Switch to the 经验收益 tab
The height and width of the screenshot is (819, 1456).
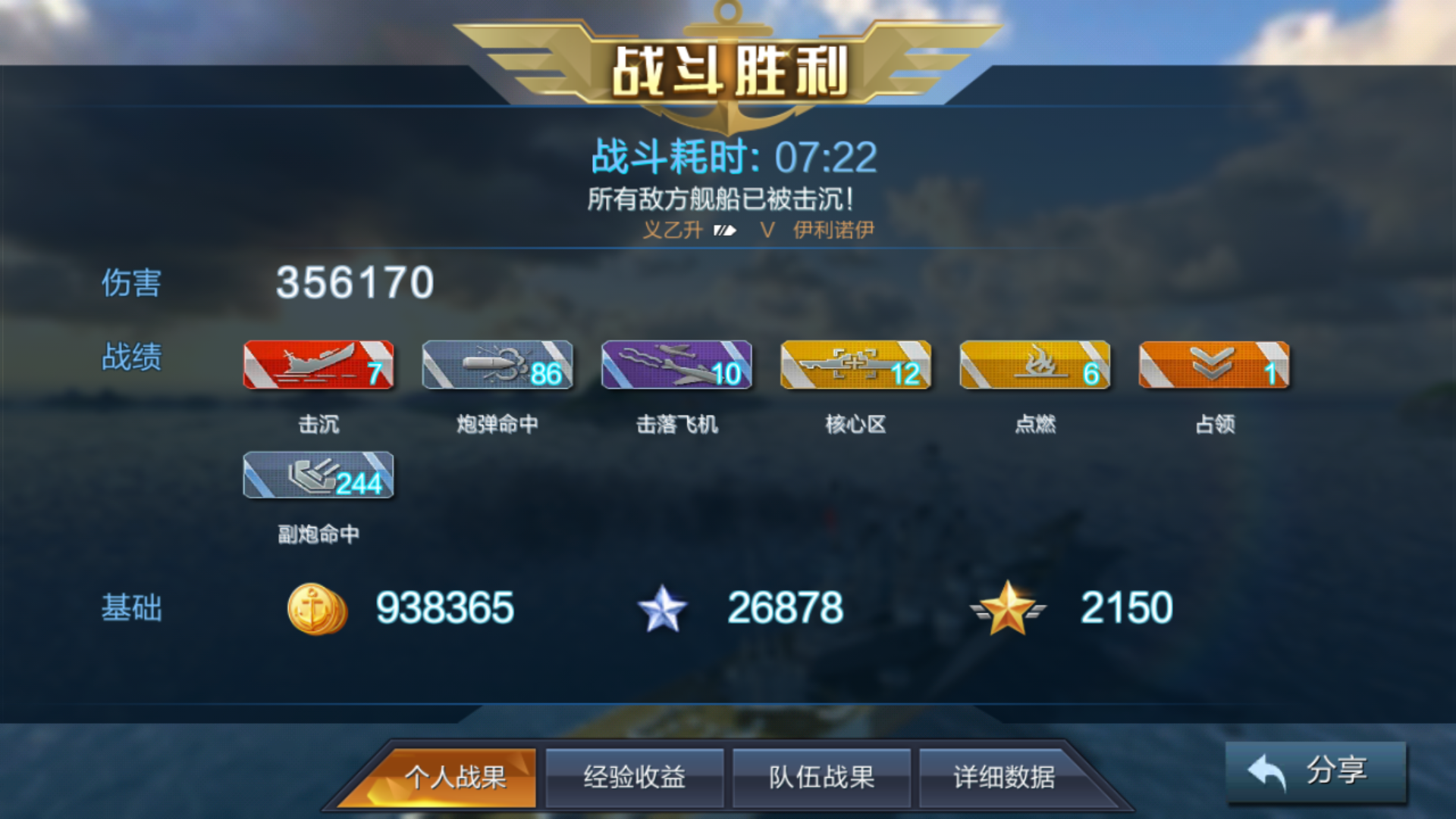coord(635,777)
